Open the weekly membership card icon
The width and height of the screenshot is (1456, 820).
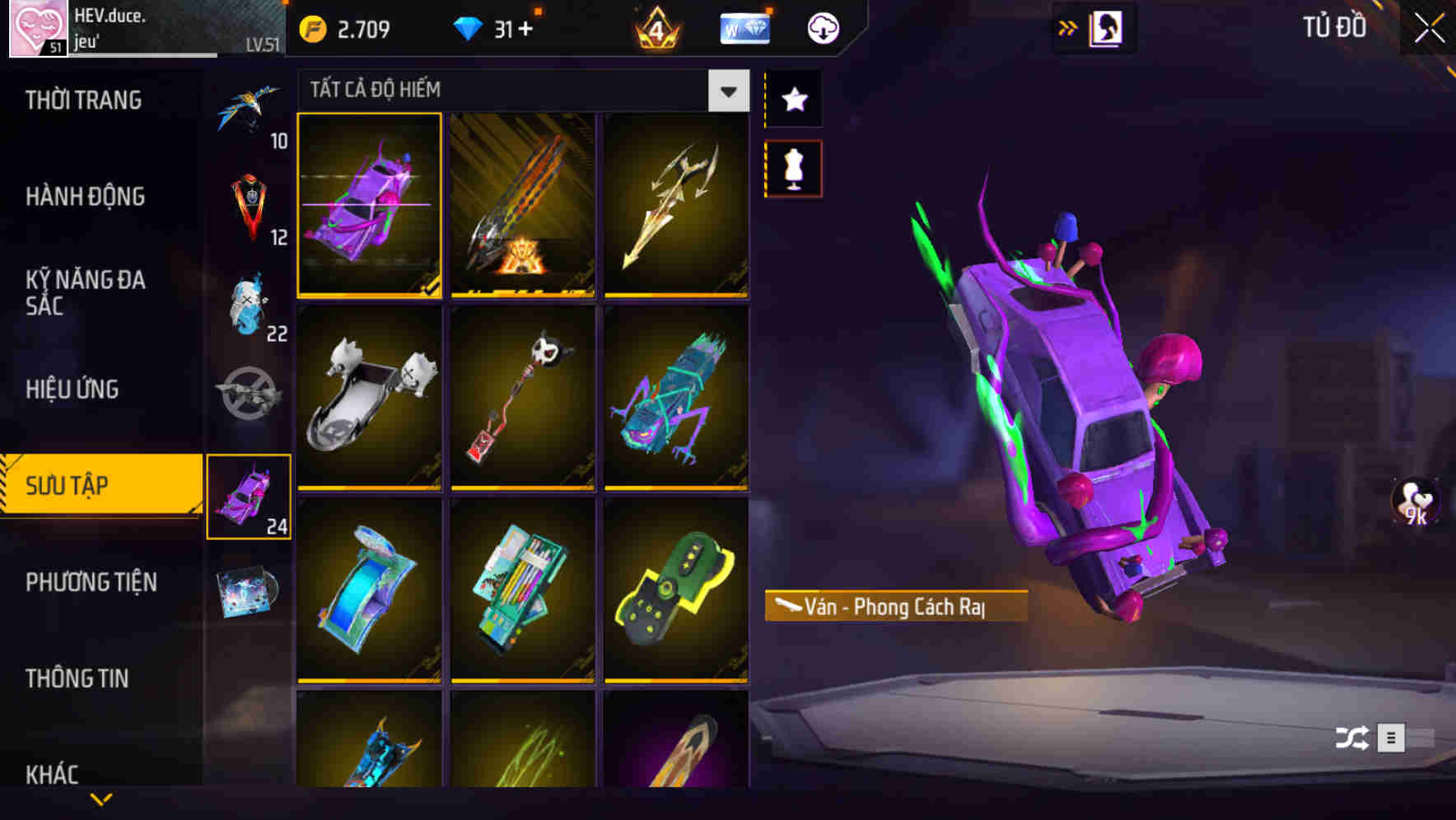(x=744, y=27)
